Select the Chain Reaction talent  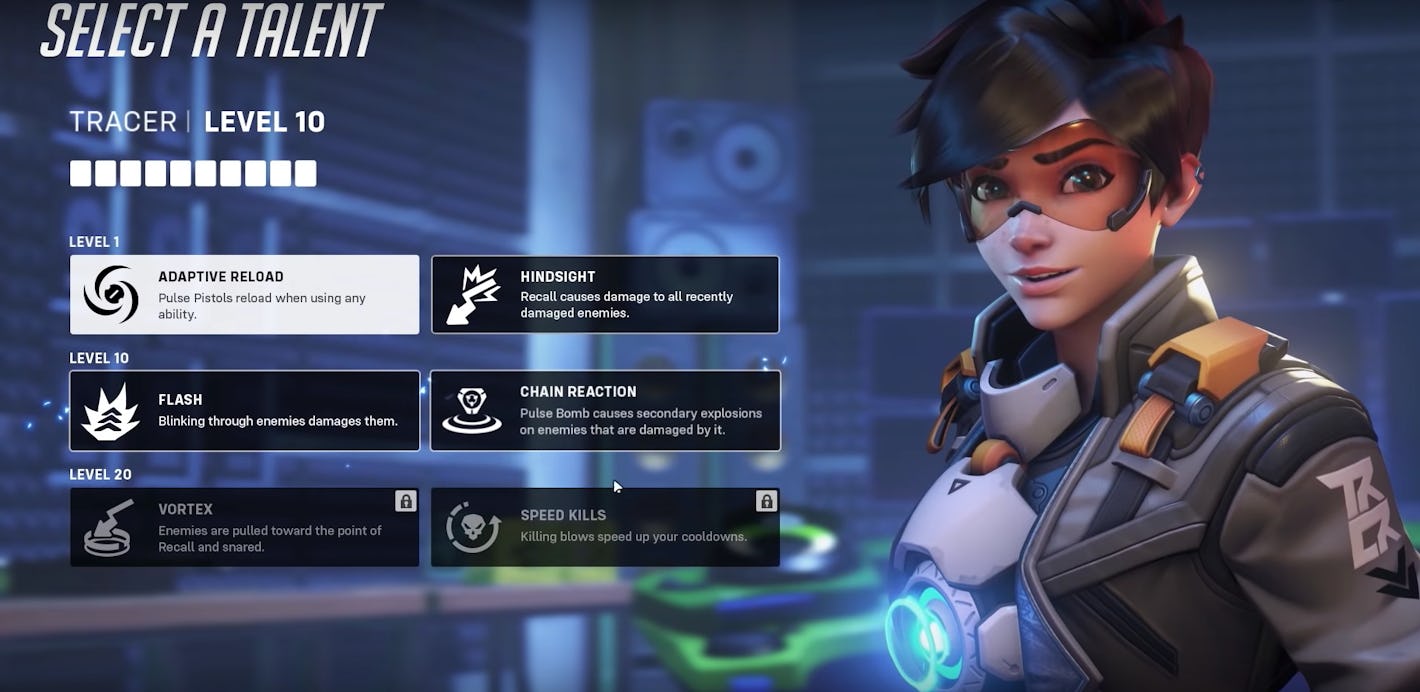coord(605,411)
